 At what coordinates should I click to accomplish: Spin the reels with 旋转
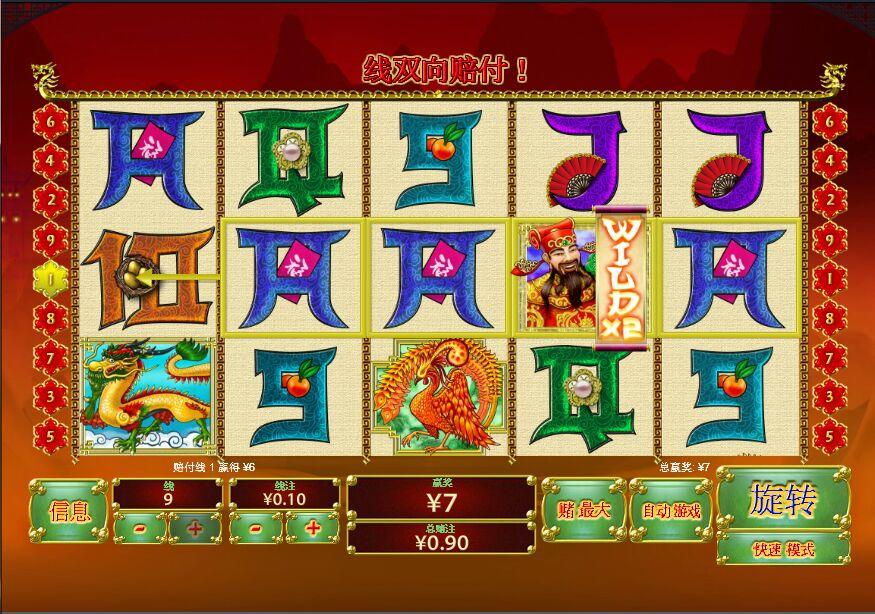783,499
